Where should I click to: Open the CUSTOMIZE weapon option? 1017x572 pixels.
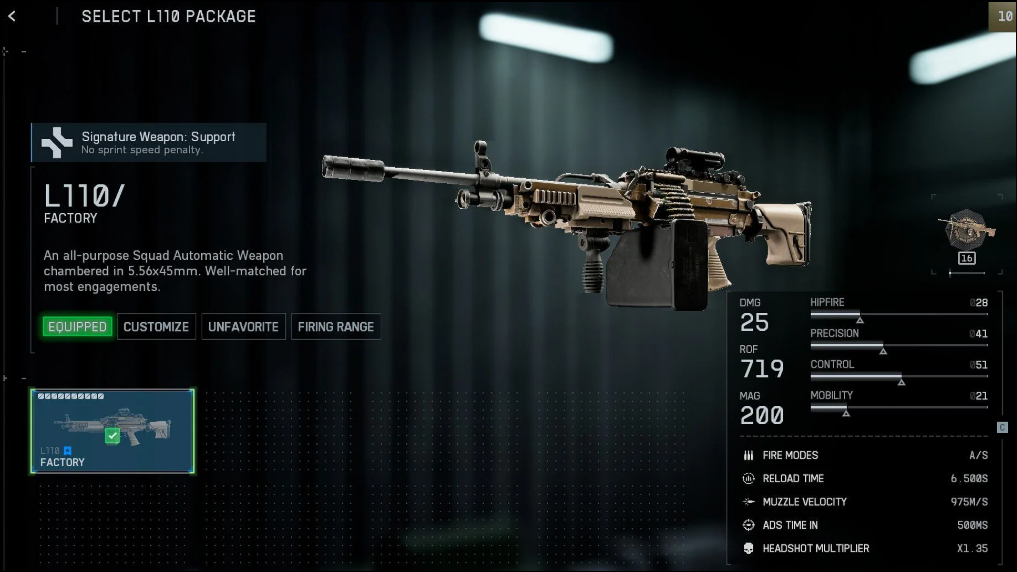pos(156,327)
